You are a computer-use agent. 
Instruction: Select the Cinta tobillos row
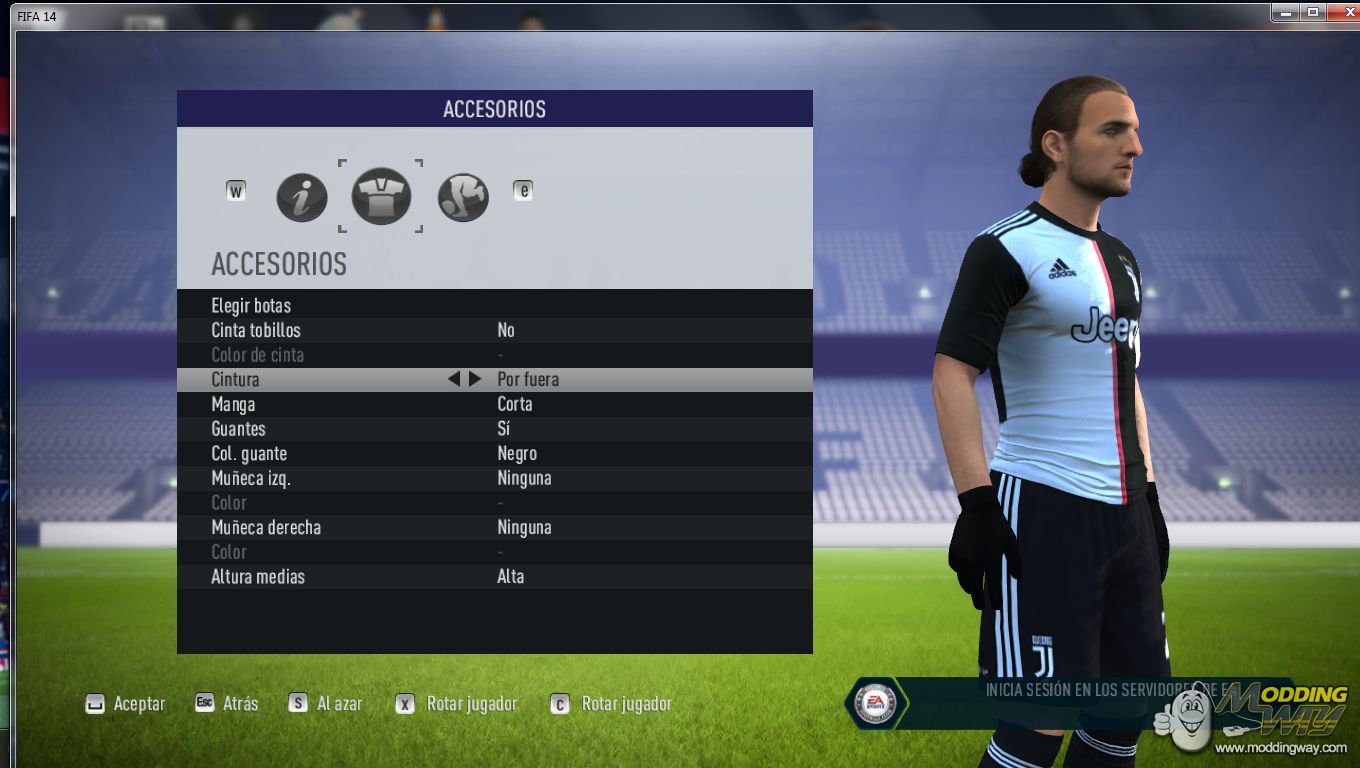point(256,330)
